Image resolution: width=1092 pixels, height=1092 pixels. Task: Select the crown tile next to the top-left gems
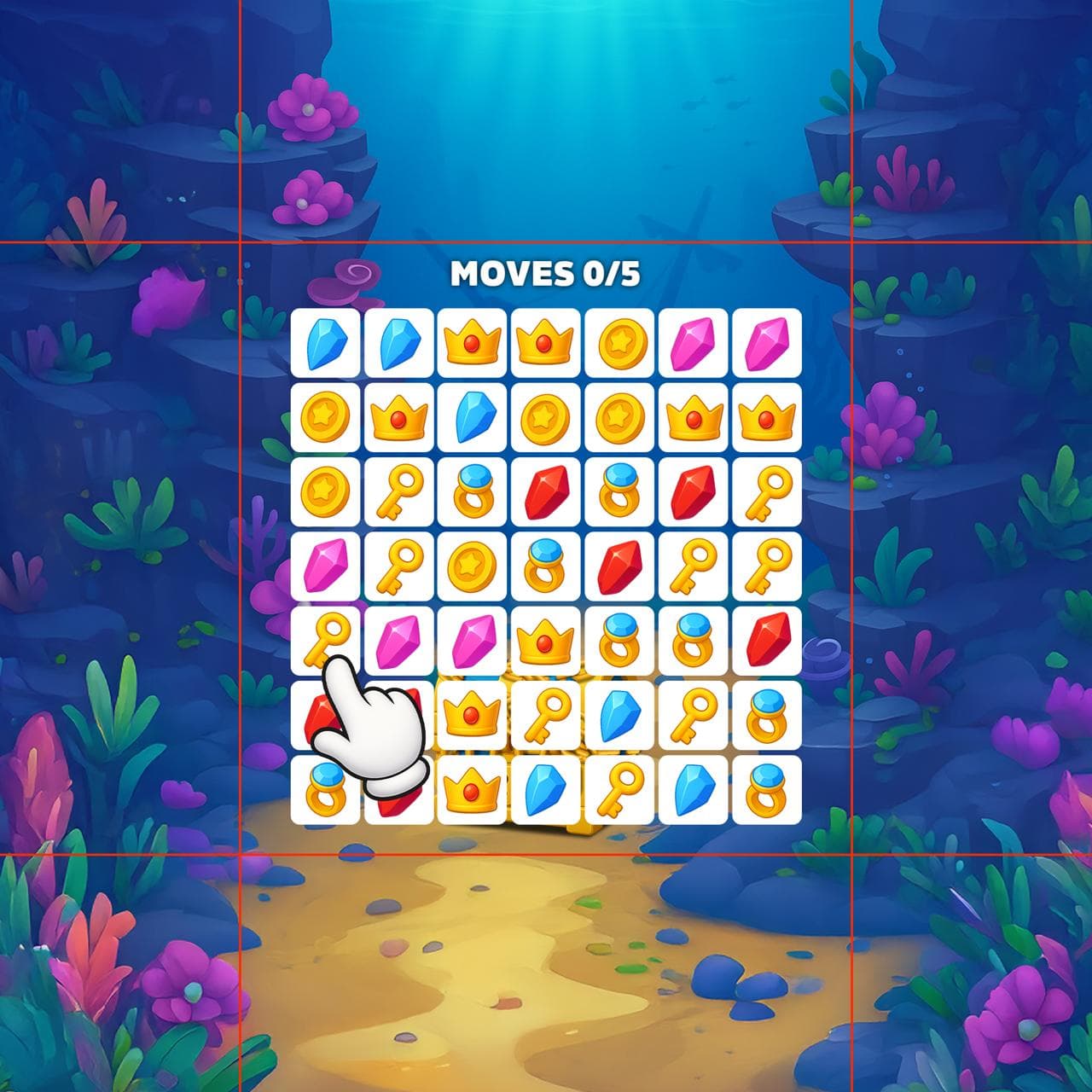tap(473, 341)
